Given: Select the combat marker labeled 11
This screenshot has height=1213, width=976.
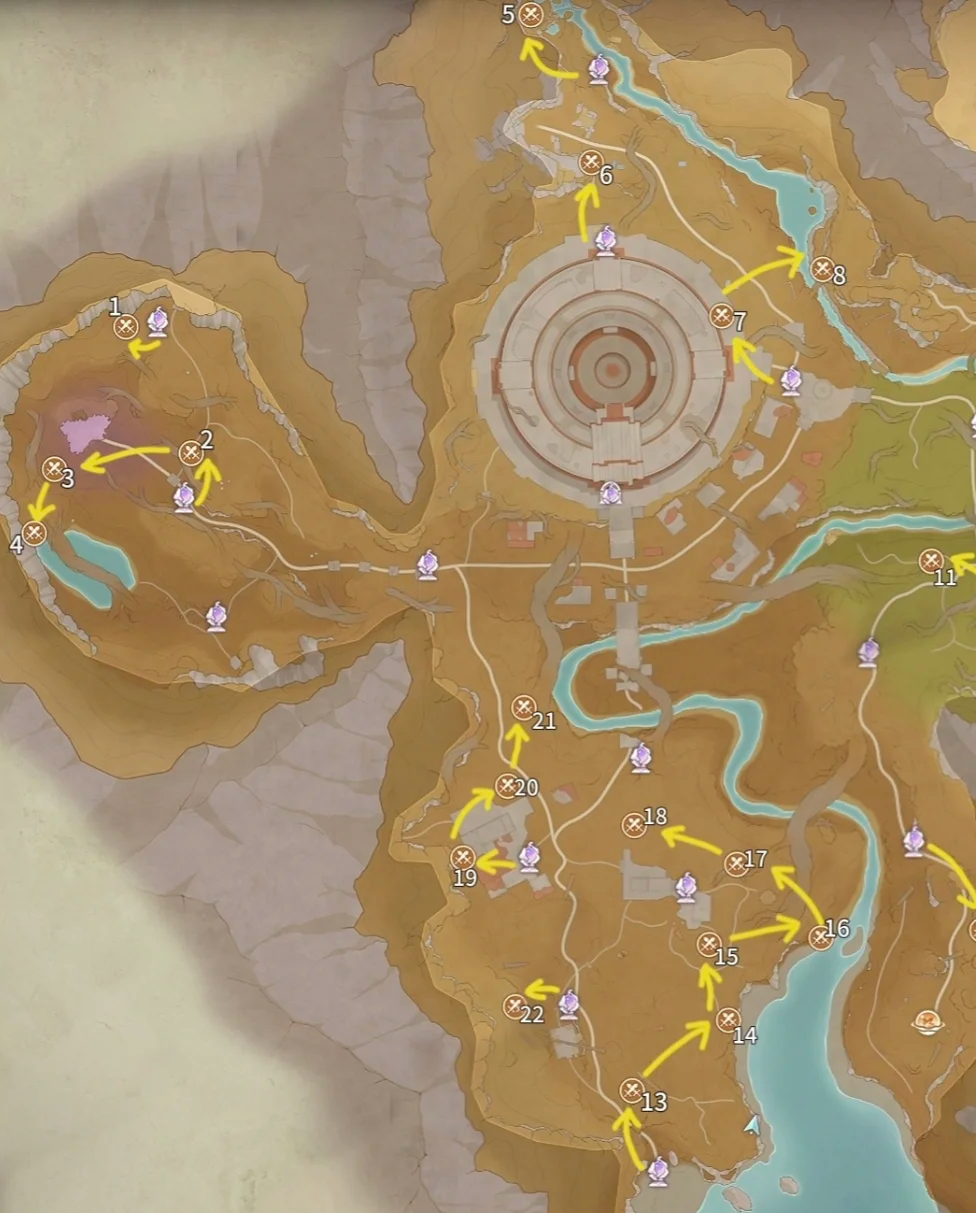Looking at the screenshot, I should pyautogui.click(x=932, y=561).
